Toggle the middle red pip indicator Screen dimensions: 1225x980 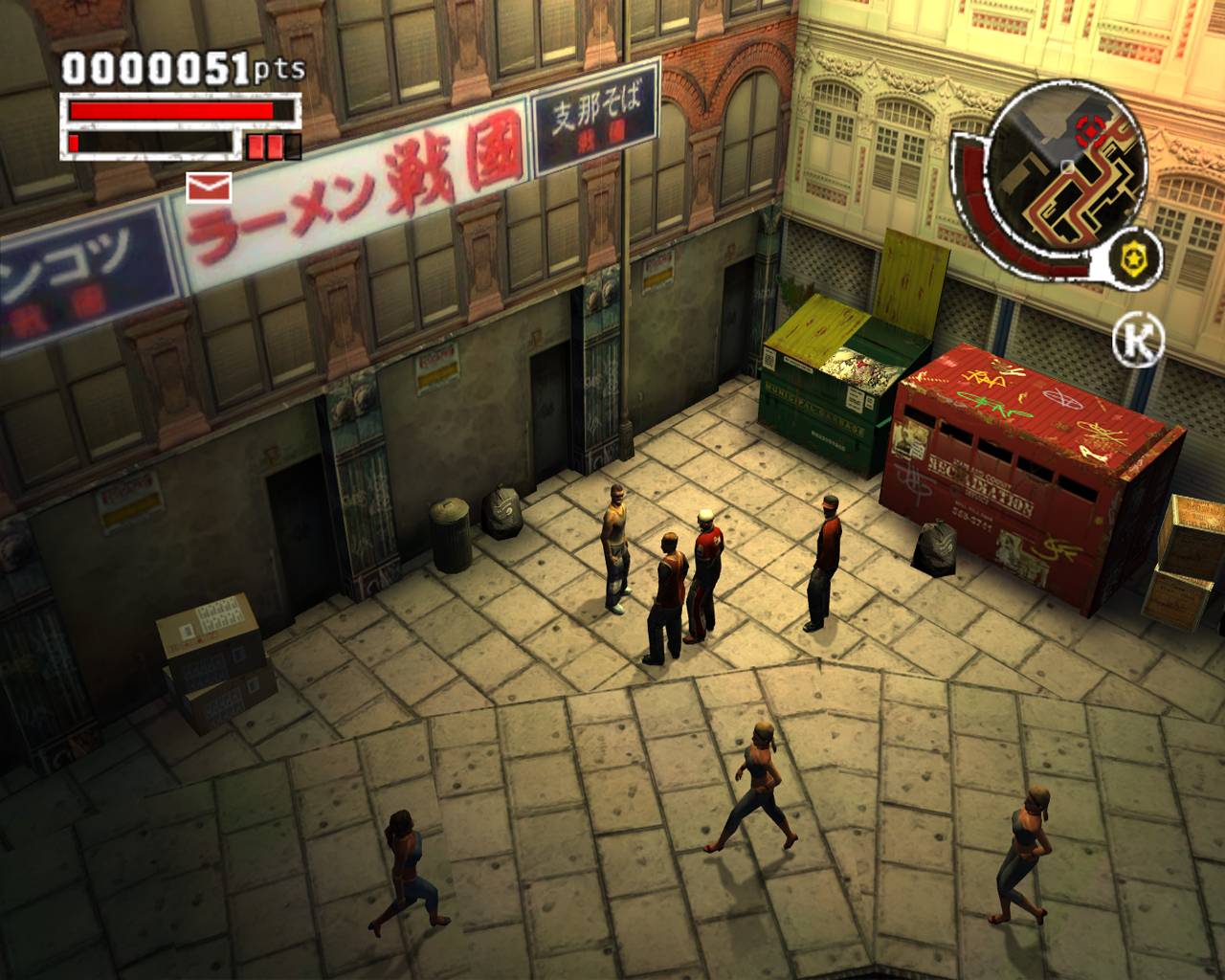(x=274, y=147)
